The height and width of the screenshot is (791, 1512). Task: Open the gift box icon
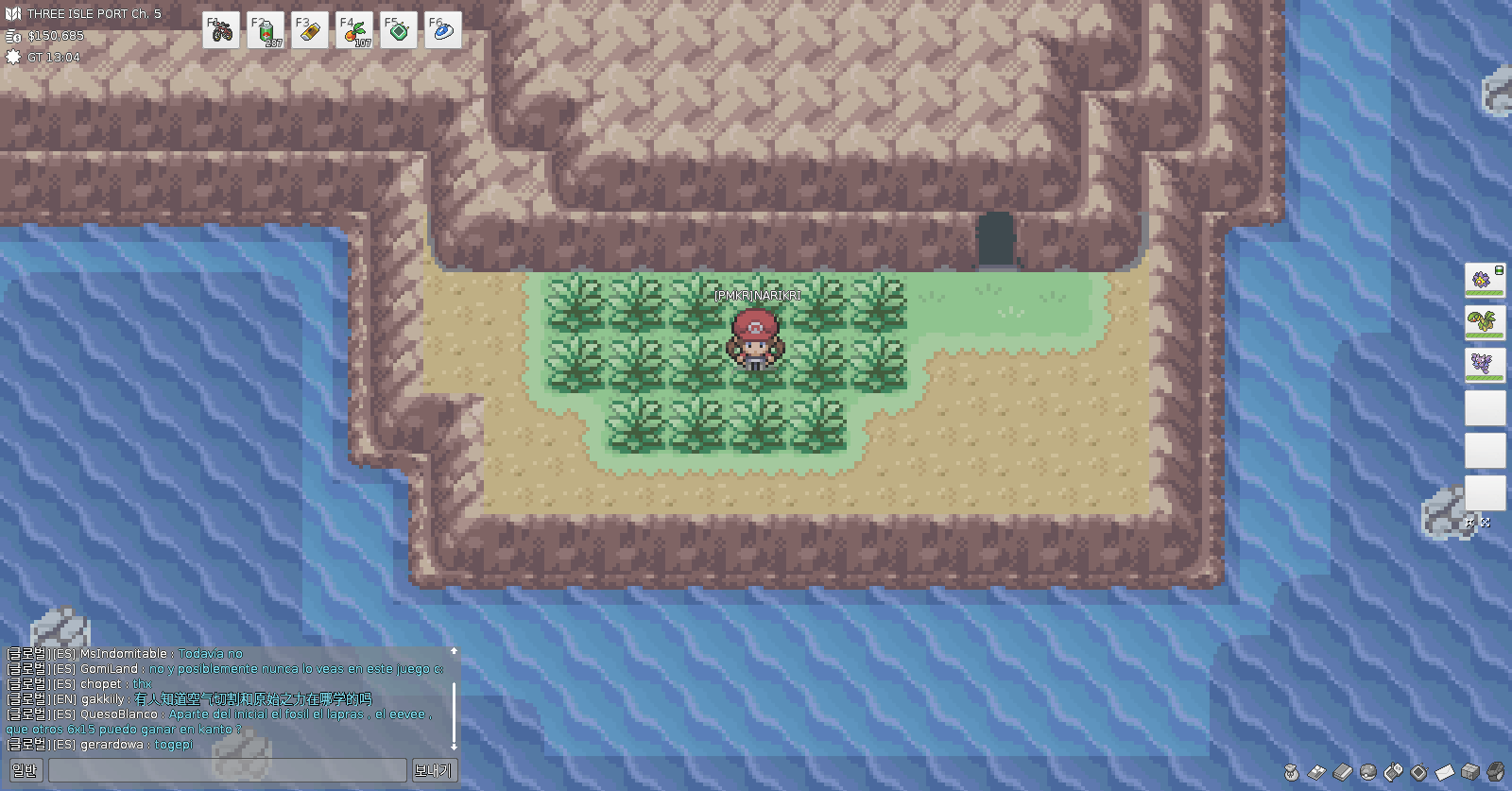[1470, 772]
